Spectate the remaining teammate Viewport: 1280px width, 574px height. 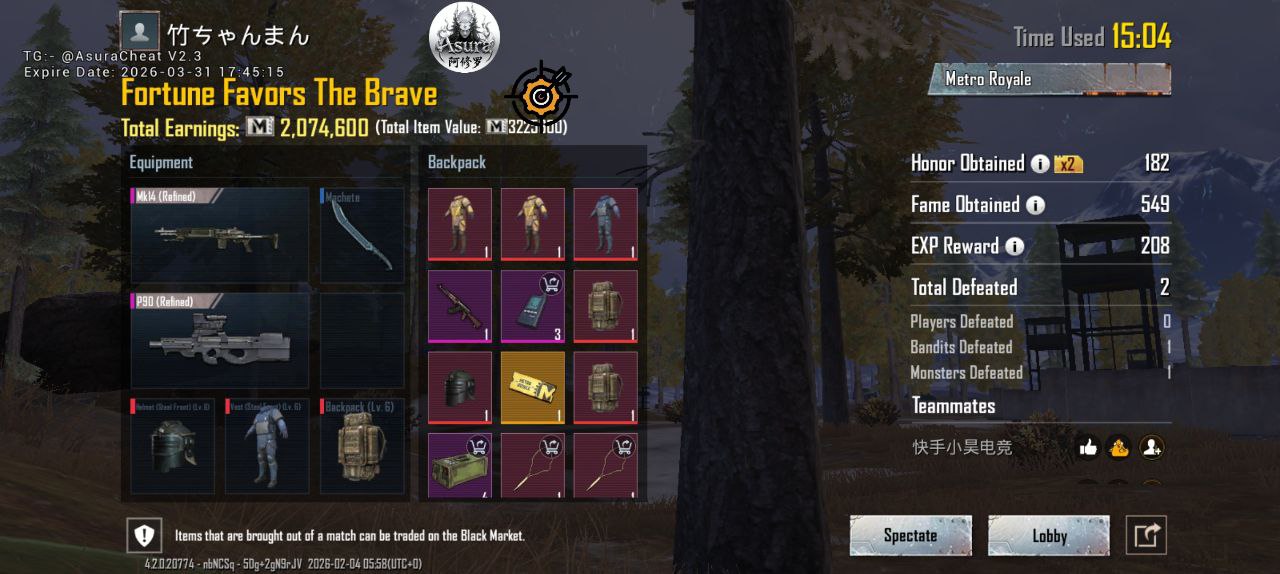(x=910, y=536)
